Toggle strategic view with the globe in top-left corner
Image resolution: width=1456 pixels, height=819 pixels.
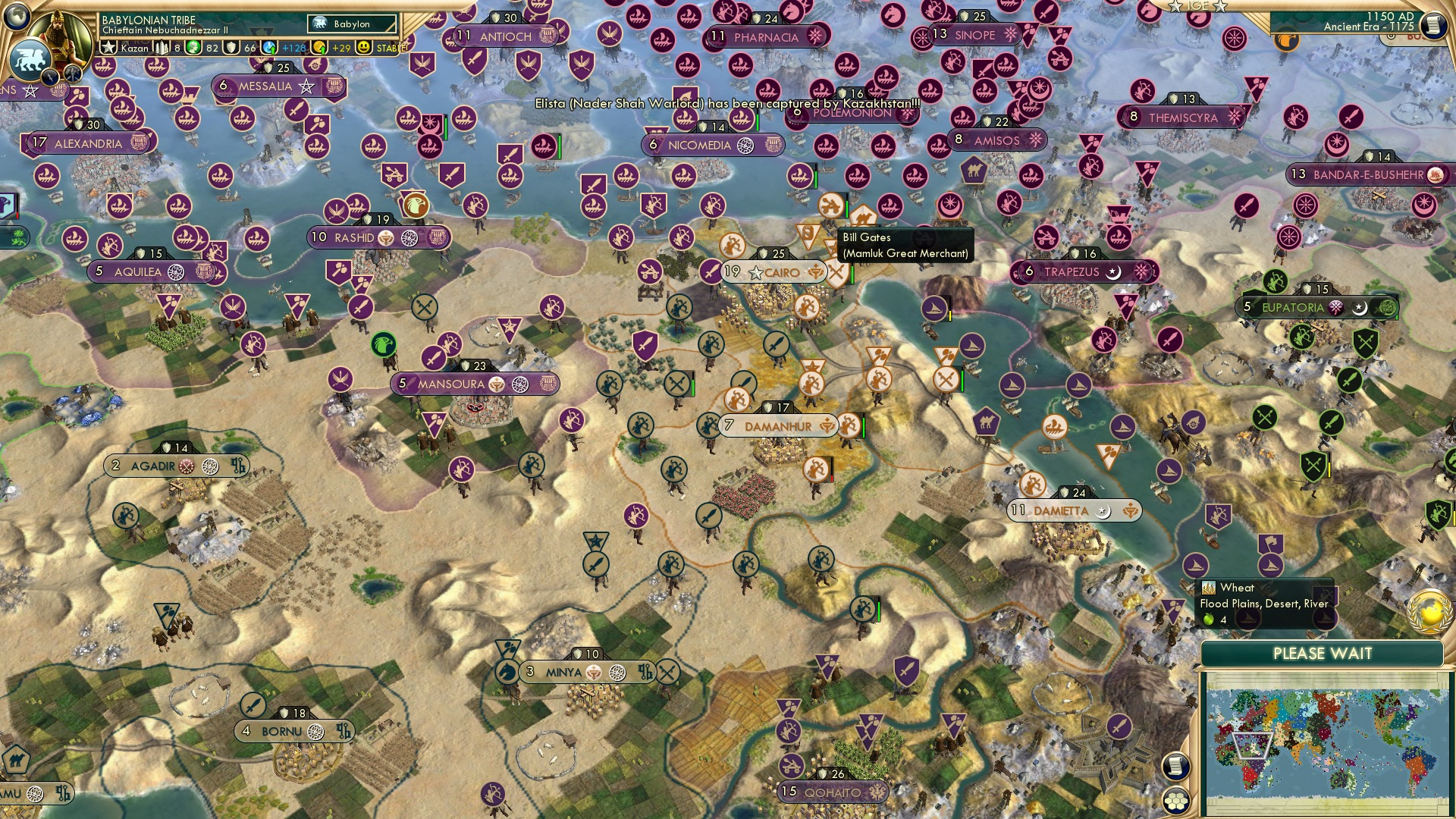point(17,17)
